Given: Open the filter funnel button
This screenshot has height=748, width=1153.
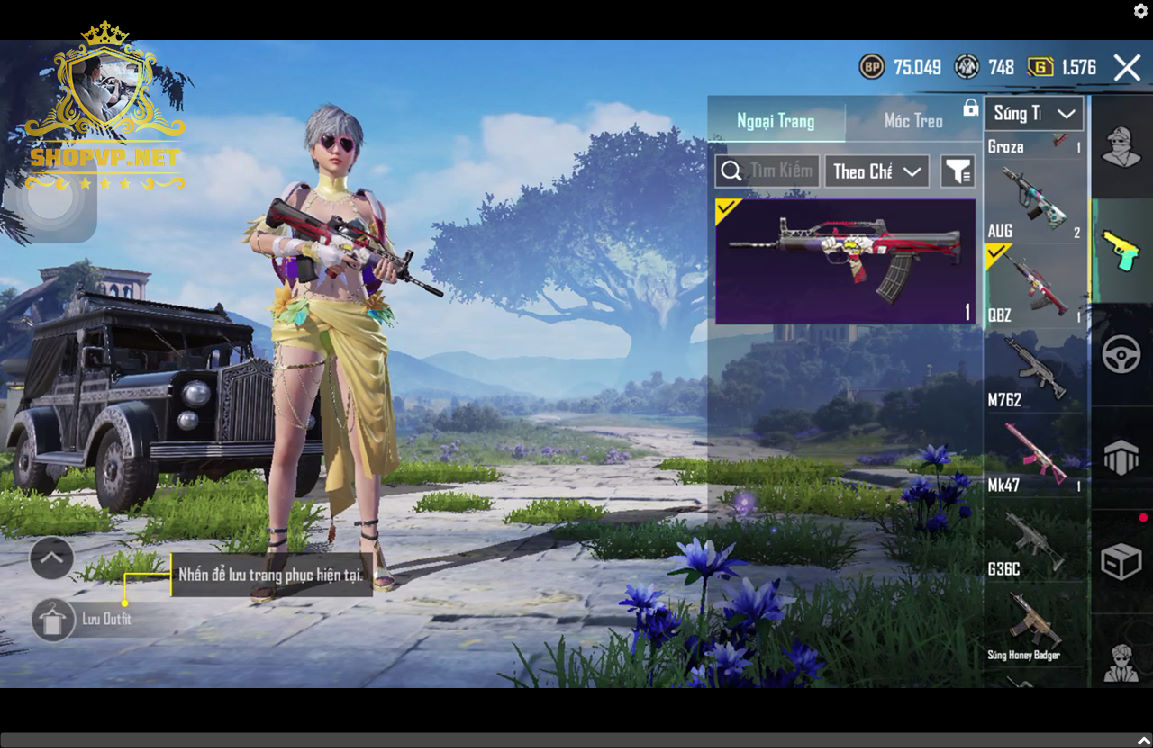Looking at the screenshot, I should [x=957, y=172].
